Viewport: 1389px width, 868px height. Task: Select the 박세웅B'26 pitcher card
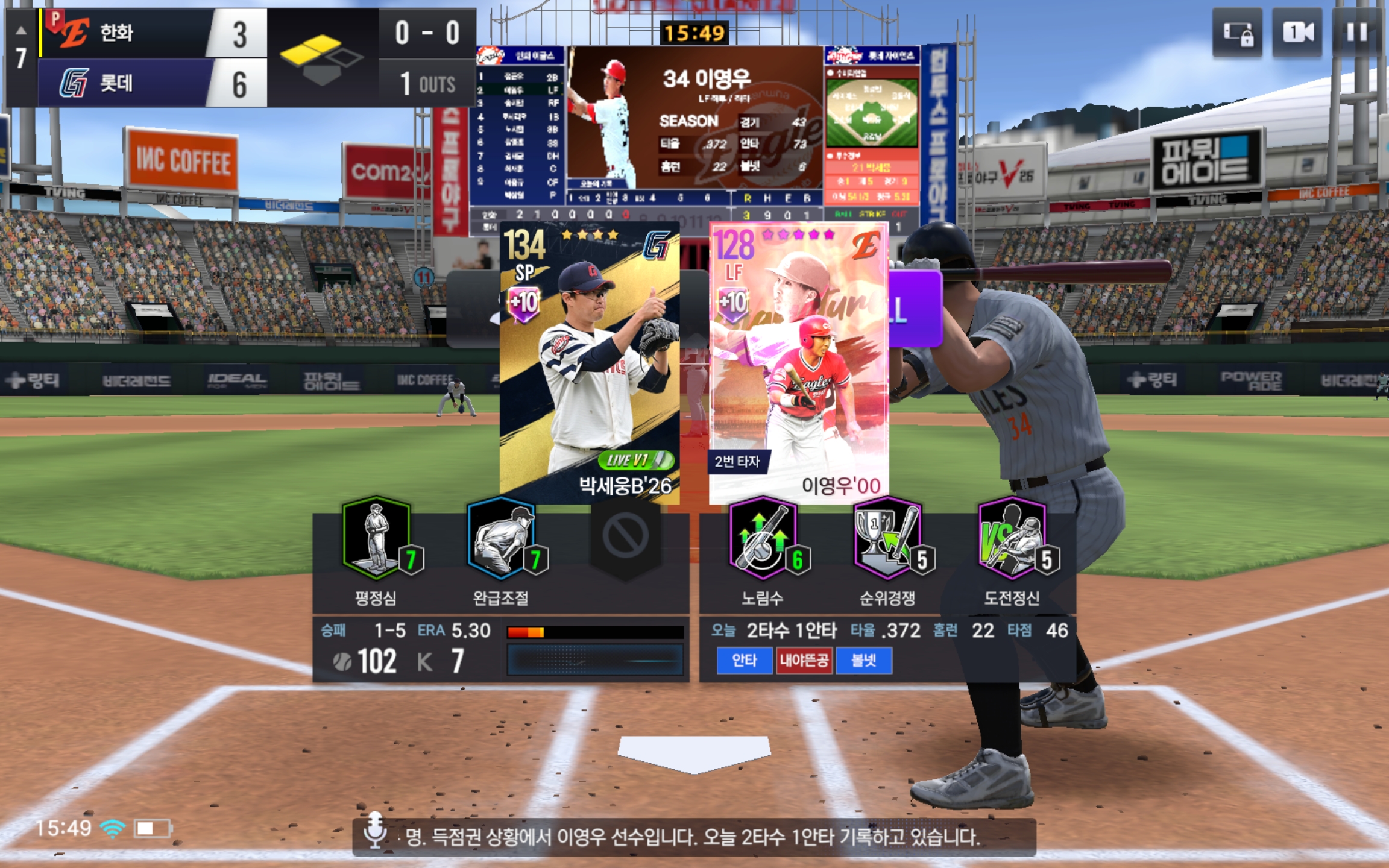(x=589, y=363)
